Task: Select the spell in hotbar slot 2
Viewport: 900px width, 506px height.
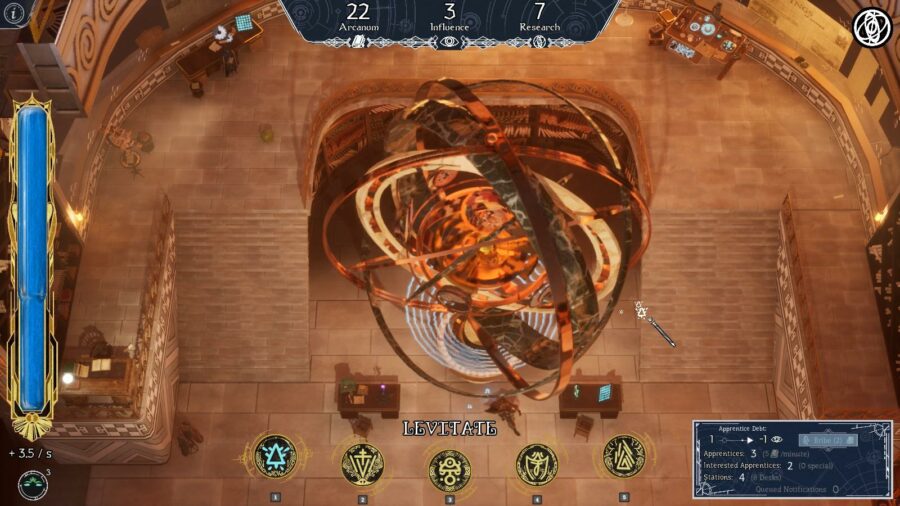Action: tap(363, 462)
